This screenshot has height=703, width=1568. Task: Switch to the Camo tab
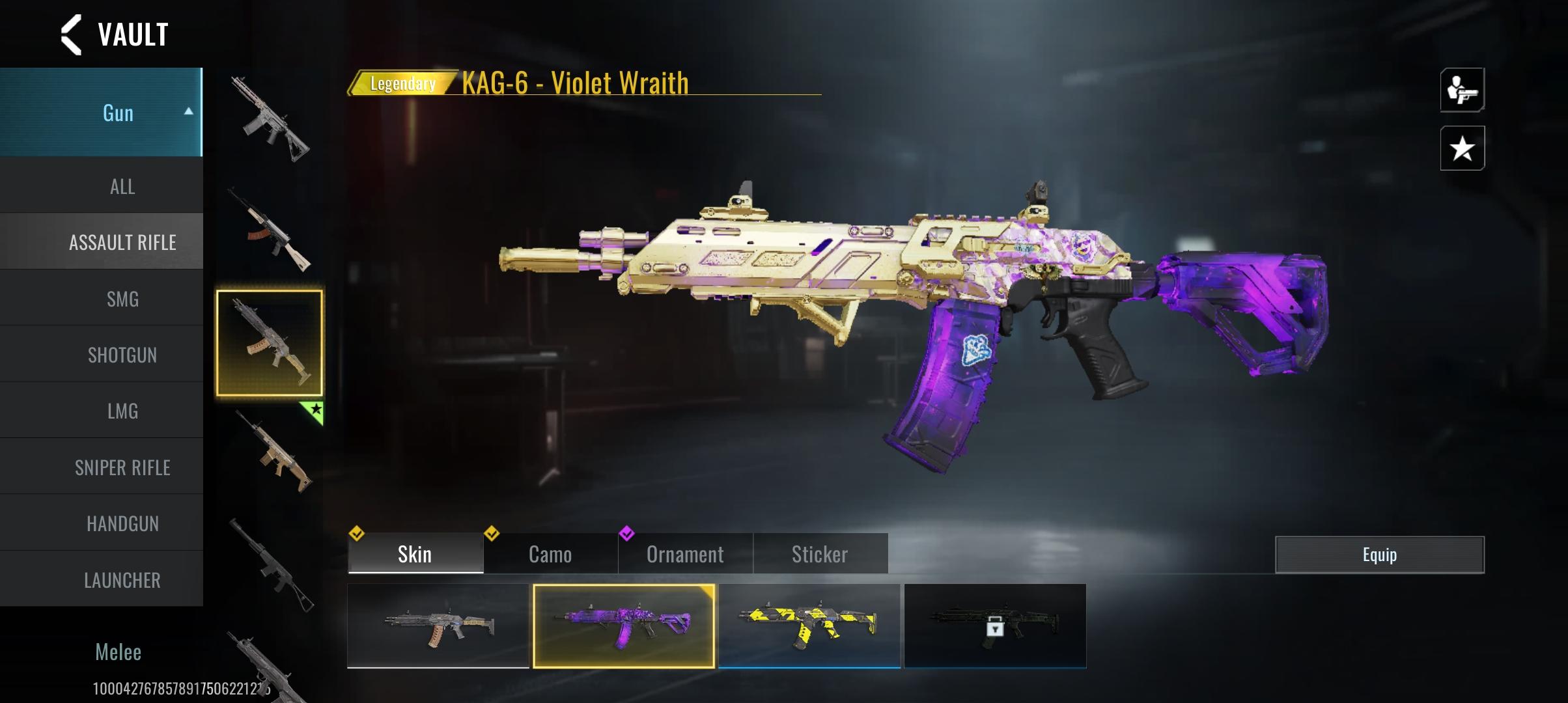click(550, 555)
